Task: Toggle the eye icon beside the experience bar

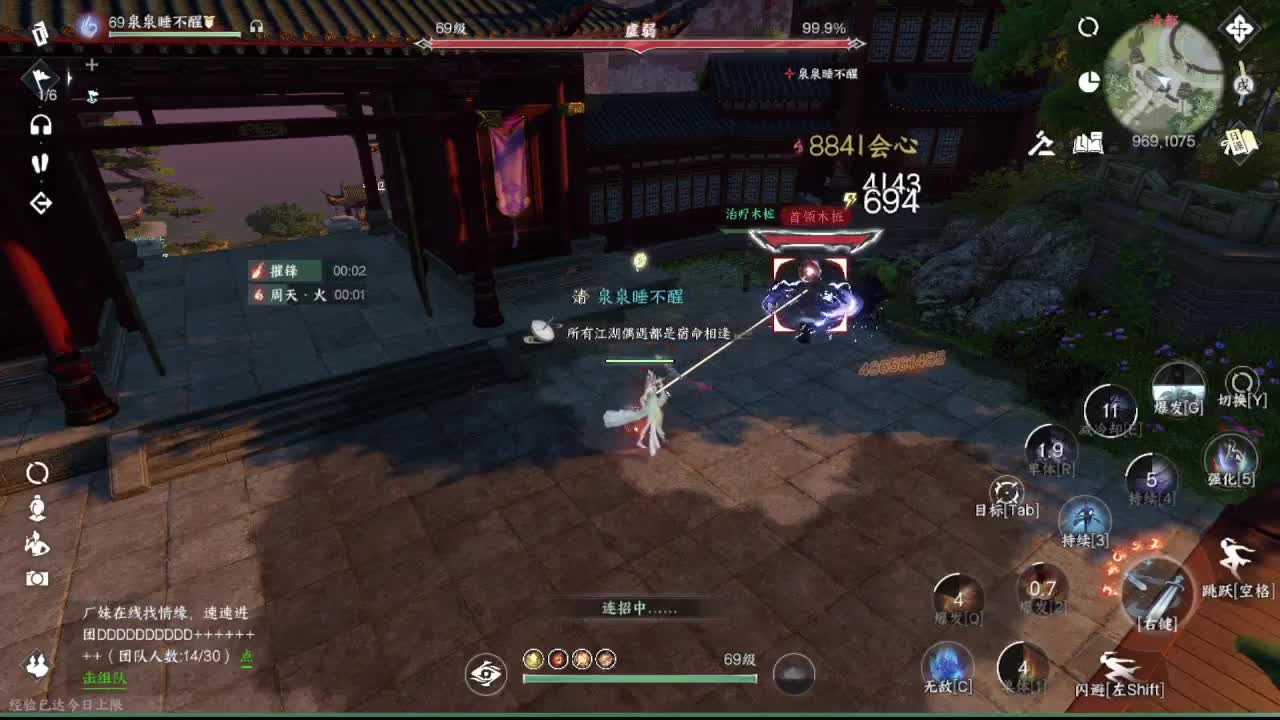Action: [487, 675]
